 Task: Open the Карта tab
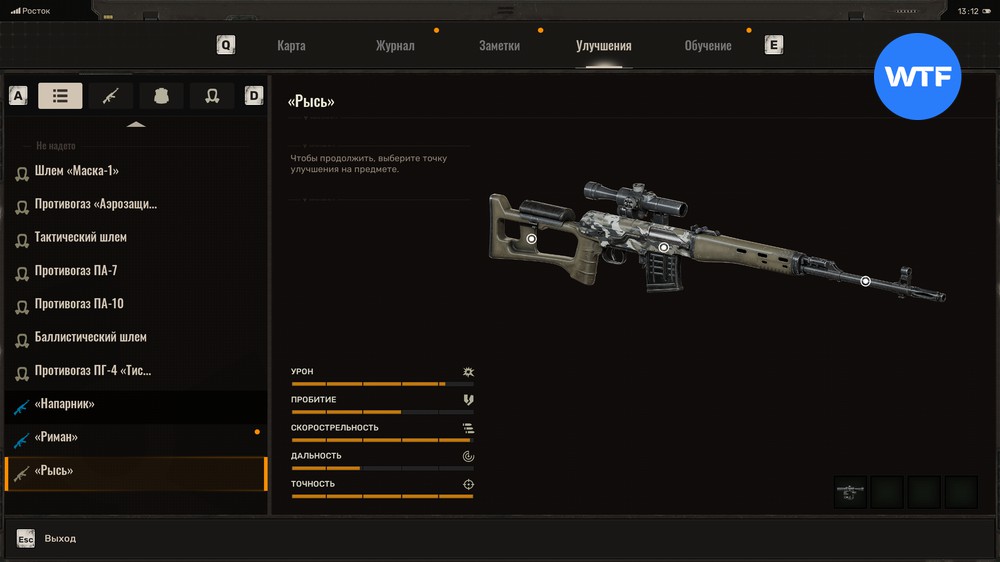pos(291,46)
